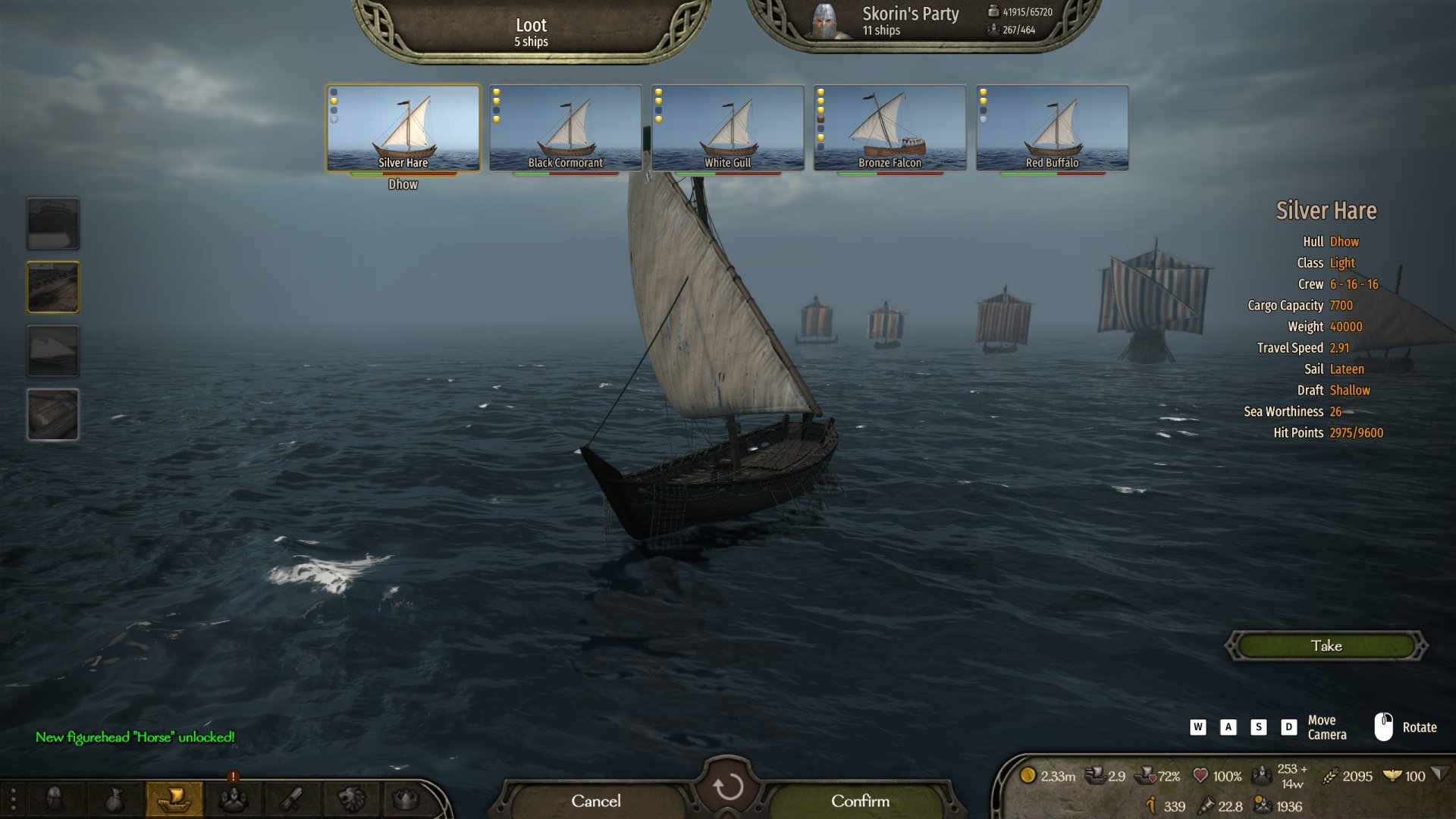Open the fleet ship icon tab

pyautogui.click(x=174, y=799)
